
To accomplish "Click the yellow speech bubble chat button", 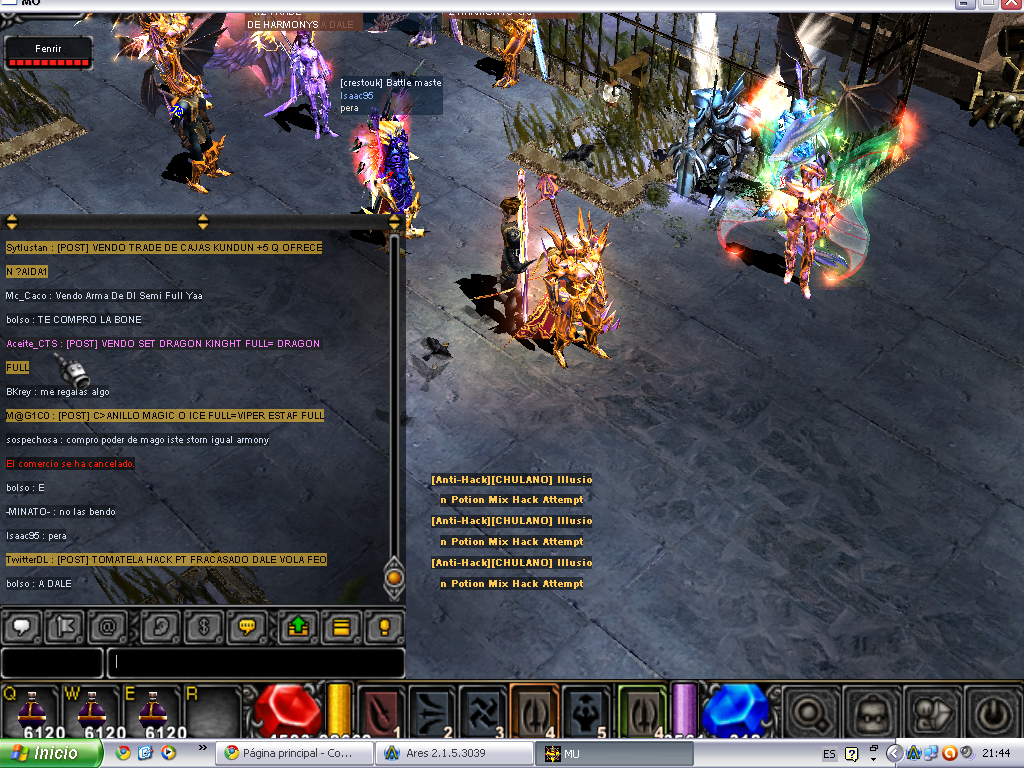I will click(x=245, y=627).
